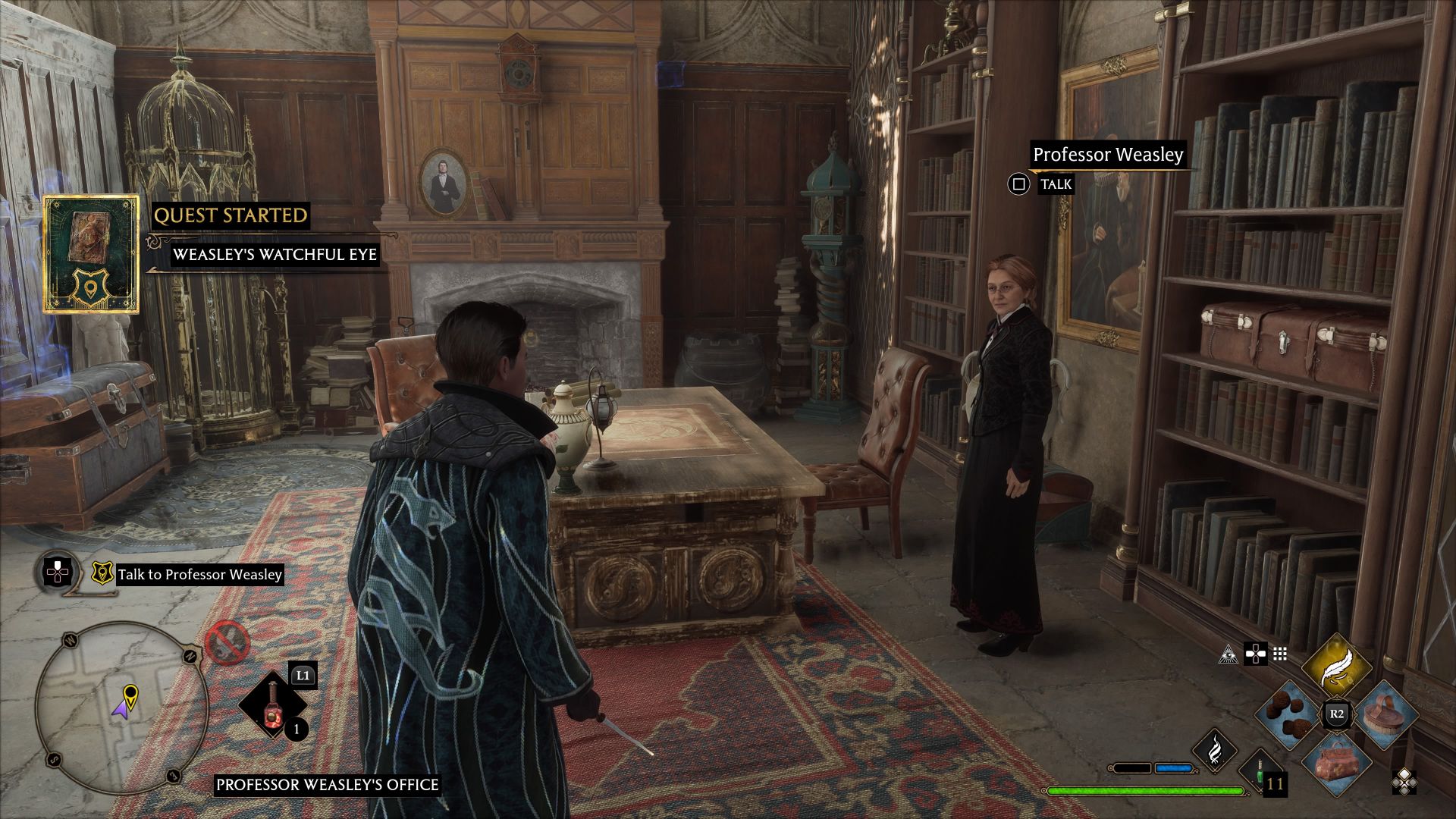Click the grid-of-dots indicator near the spell wheel
1456x819 pixels.
pyautogui.click(x=1279, y=654)
